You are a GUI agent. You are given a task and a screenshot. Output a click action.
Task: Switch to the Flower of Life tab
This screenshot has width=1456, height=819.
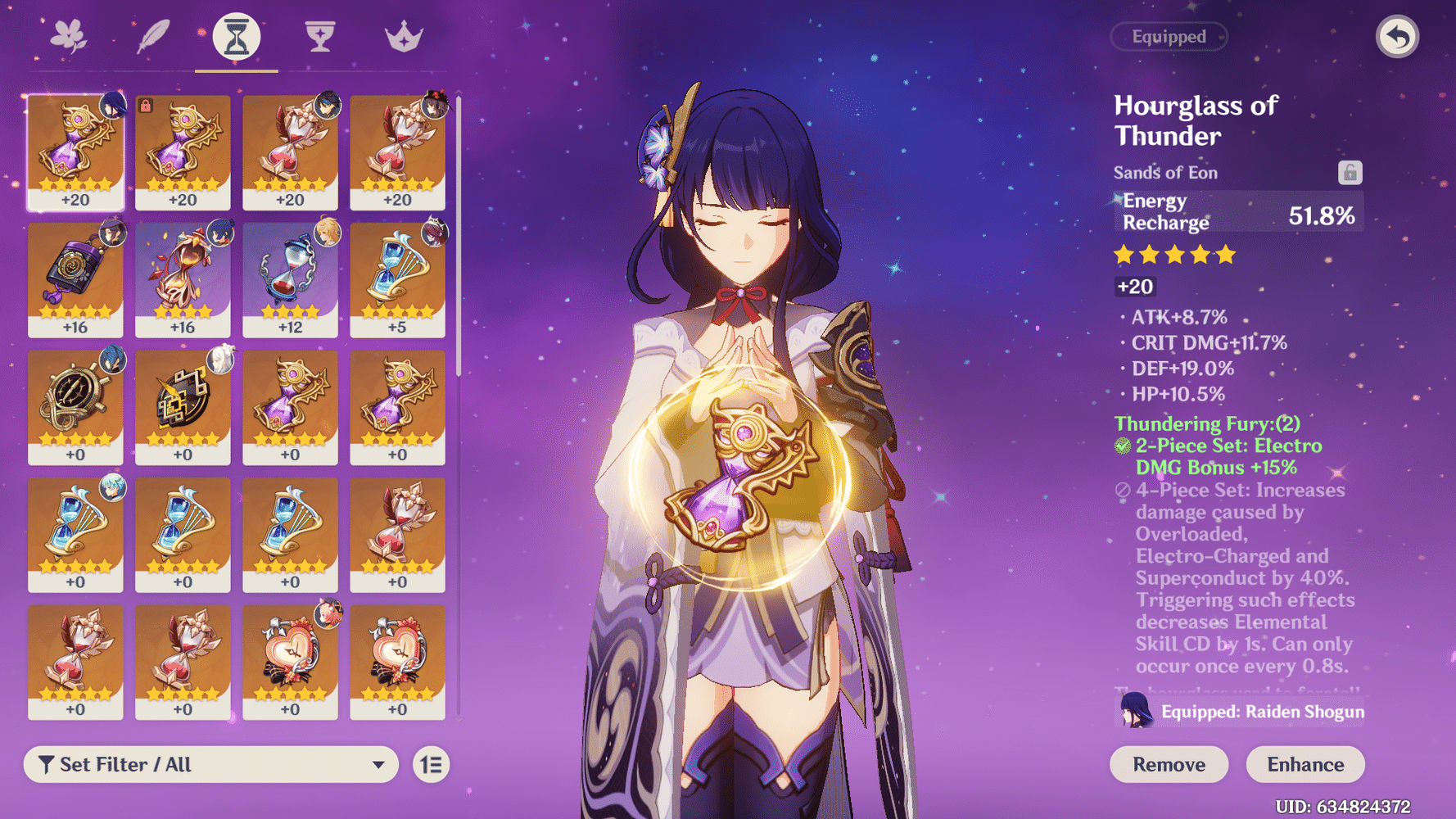pyautogui.click(x=69, y=37)
